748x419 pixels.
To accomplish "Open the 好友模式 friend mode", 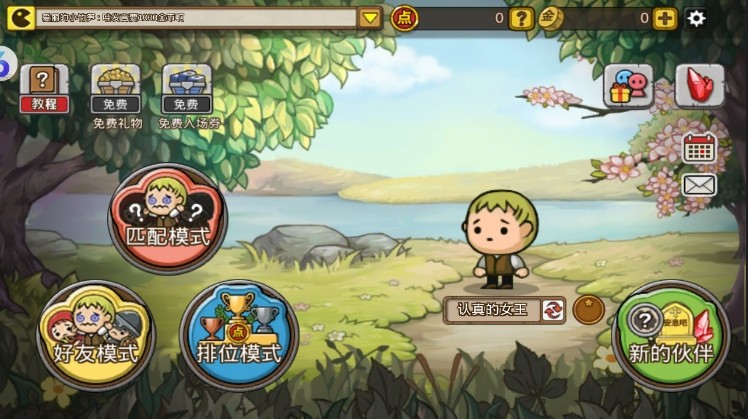I will [95, 334].
